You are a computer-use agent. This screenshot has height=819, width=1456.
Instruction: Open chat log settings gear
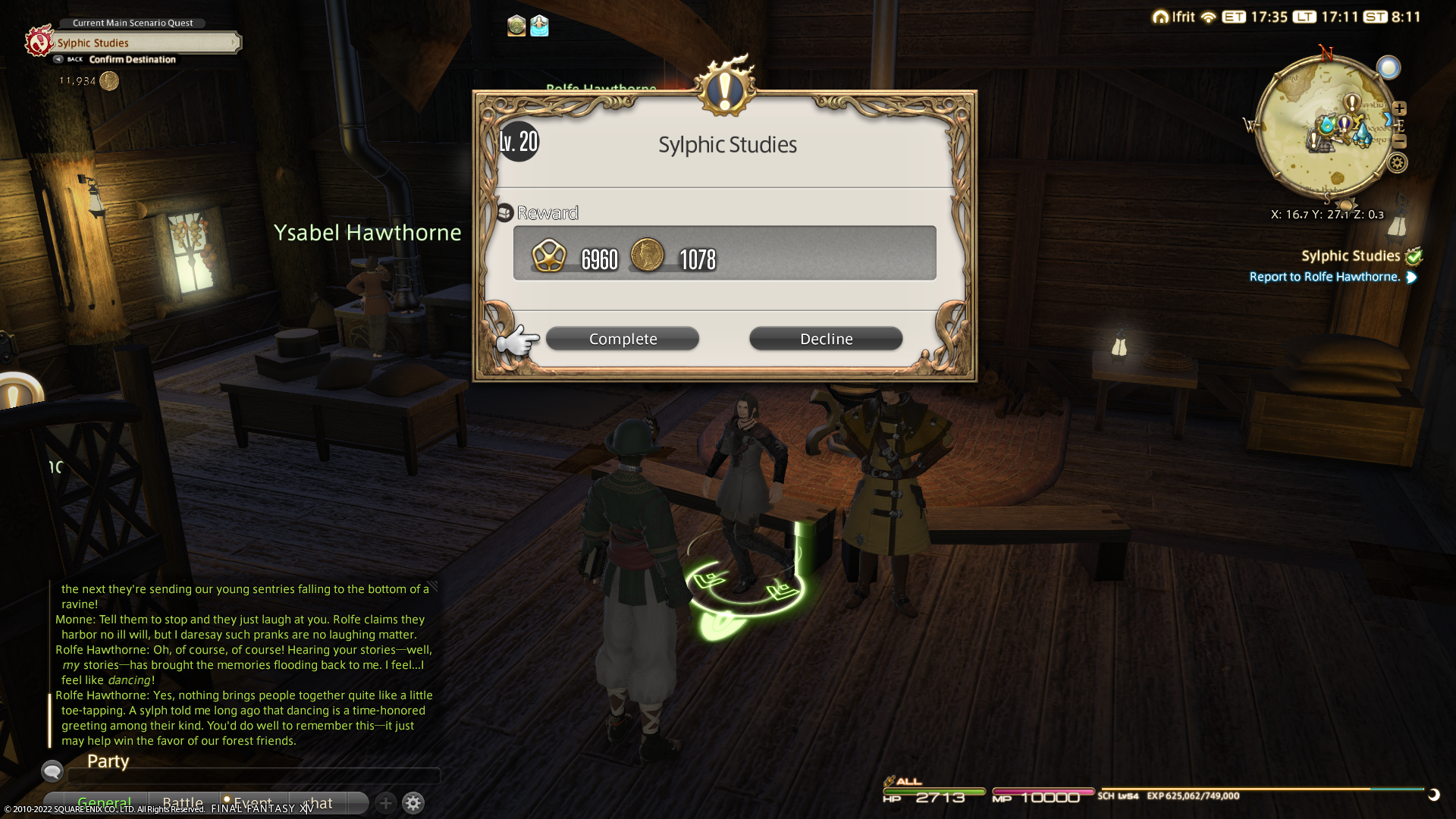[x=413, y=802]
